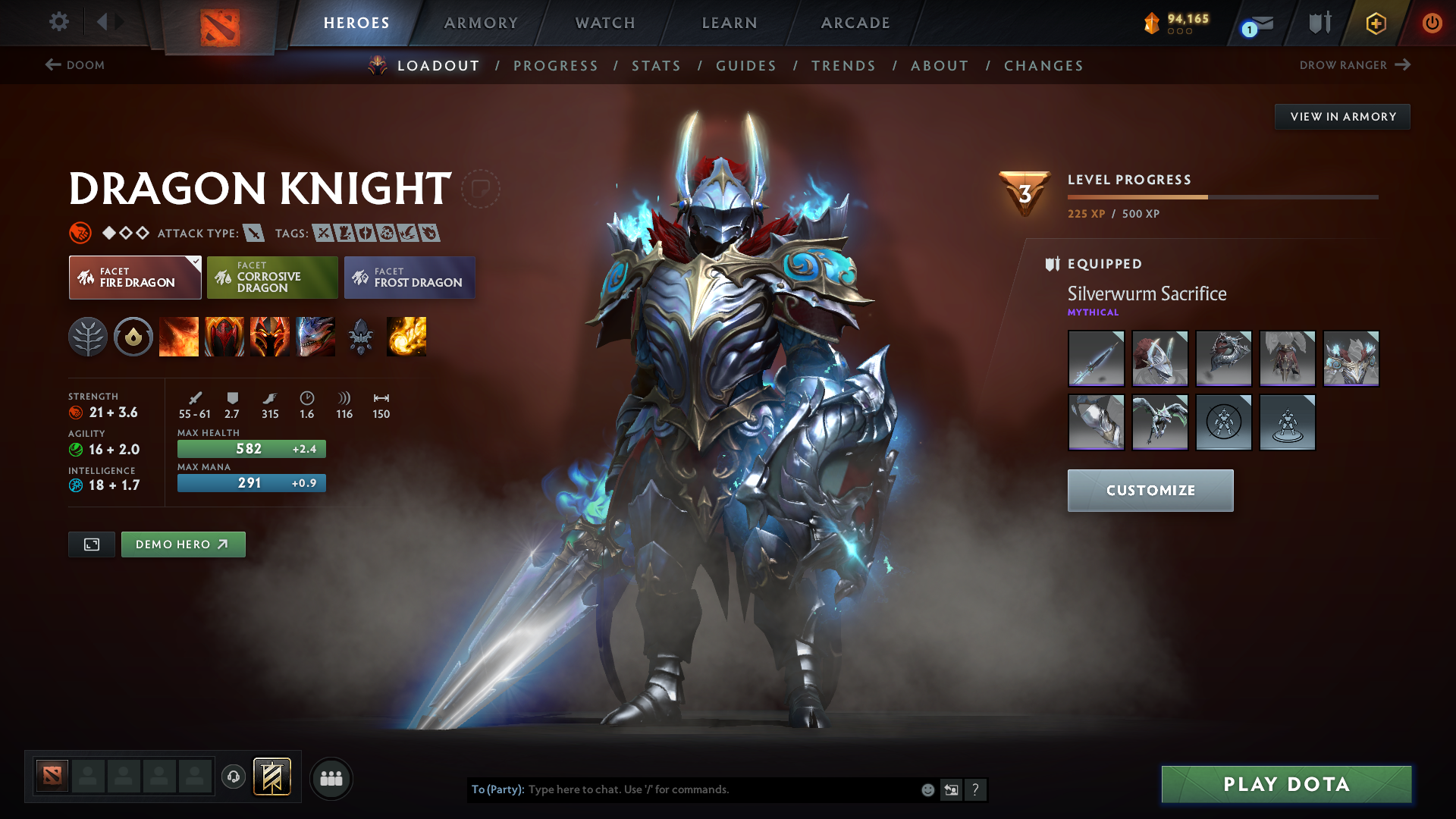Click the Dota Plus hexagon icon
1456x819 pixels.
point(1376,23)
